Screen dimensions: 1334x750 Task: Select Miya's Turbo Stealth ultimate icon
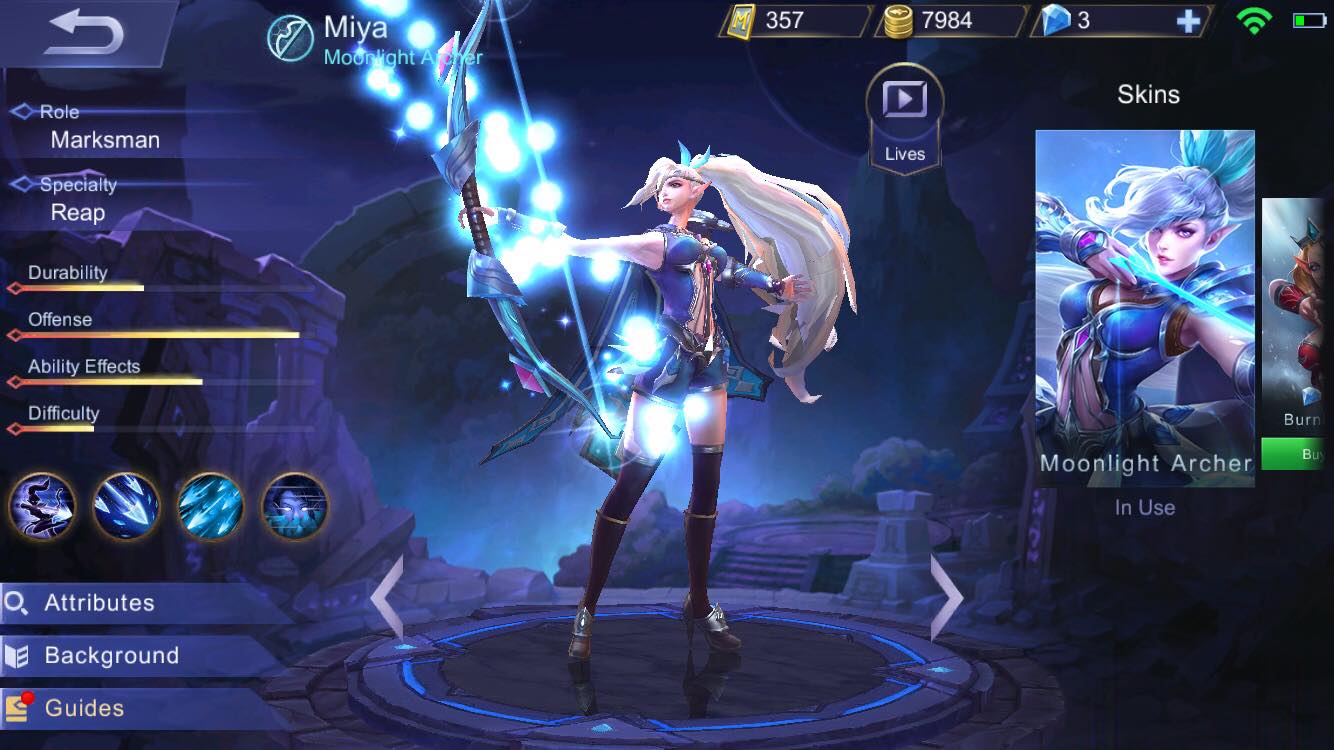tap(294, 507)
